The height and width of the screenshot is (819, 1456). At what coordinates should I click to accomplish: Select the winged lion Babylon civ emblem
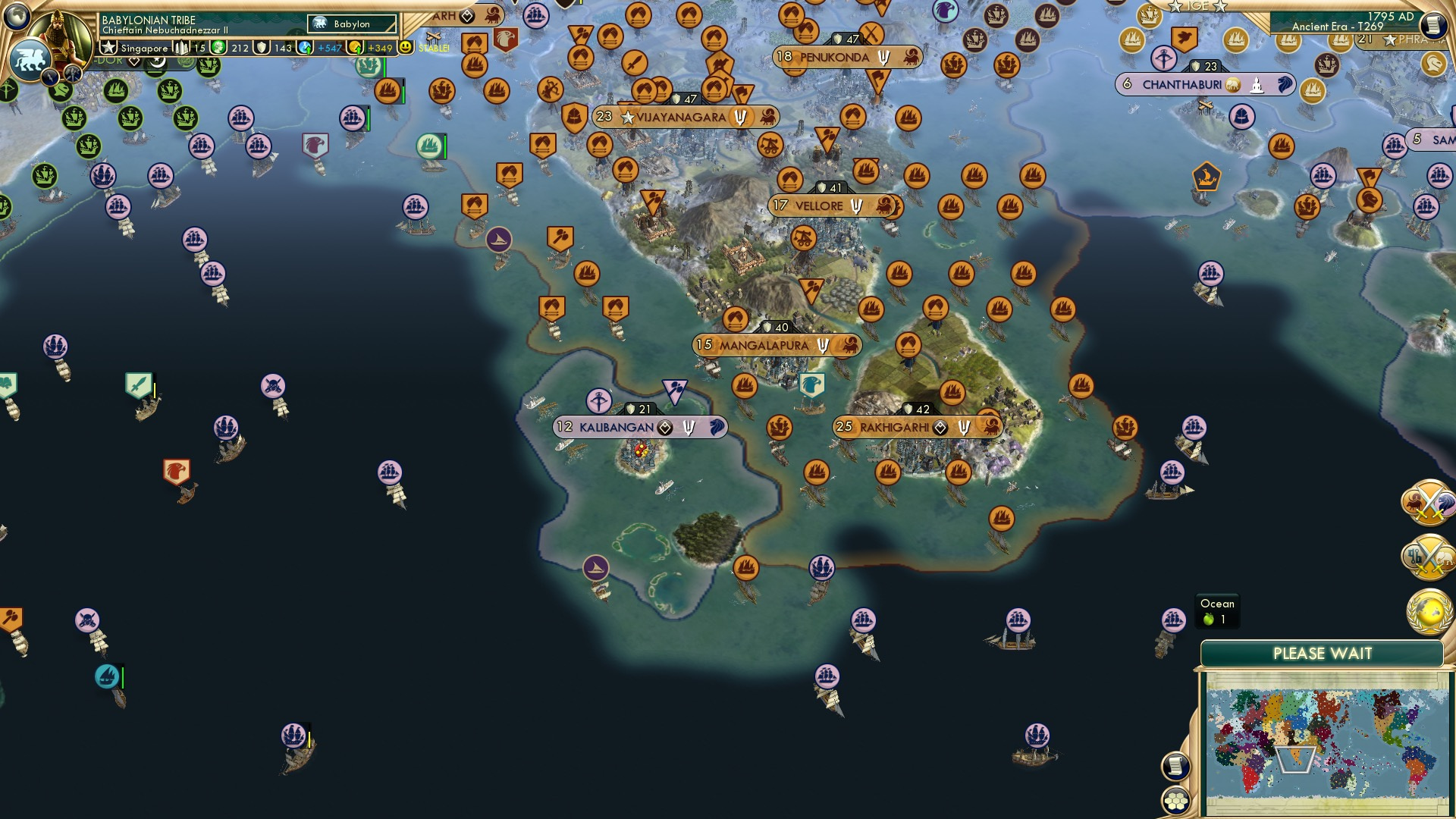(x=30, y=58)
